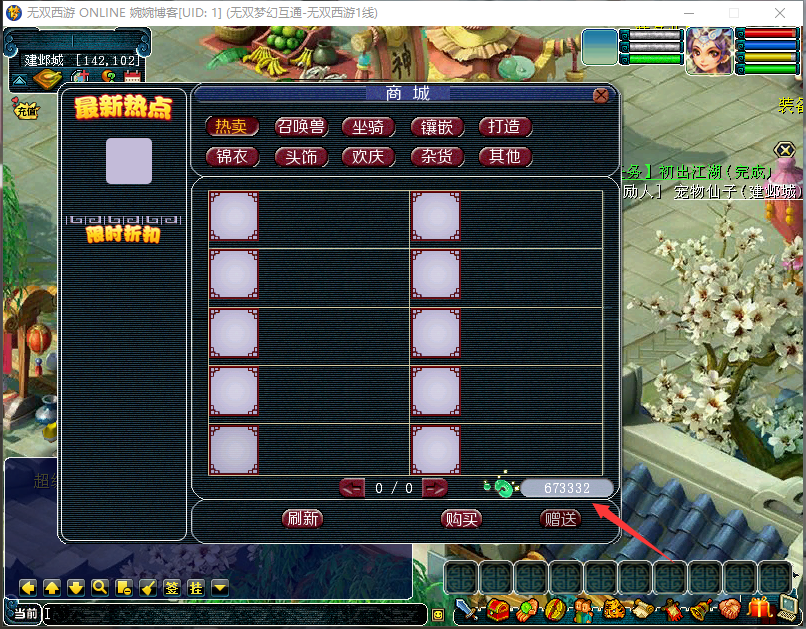Viewport: 806px width, 629px height.
Task: Open the 充值 recharge icon
Action: click(25, 109)
